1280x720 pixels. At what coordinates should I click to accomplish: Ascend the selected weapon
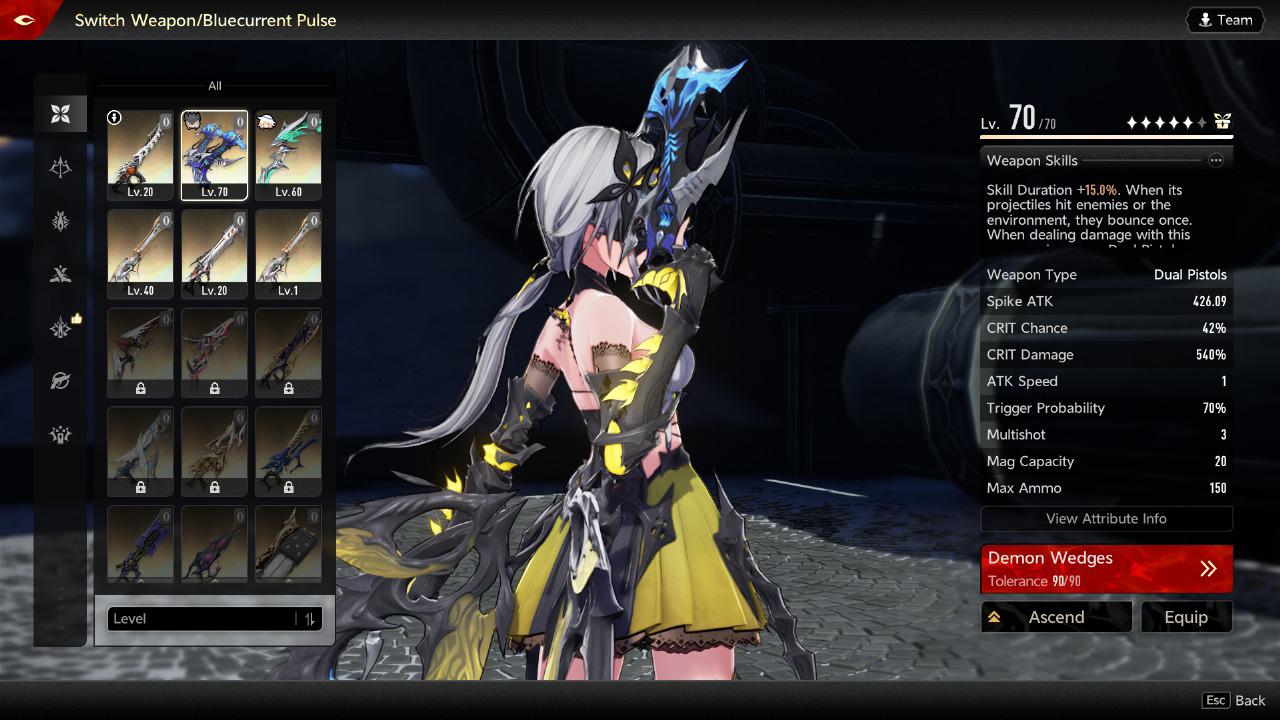[1056, 617]
